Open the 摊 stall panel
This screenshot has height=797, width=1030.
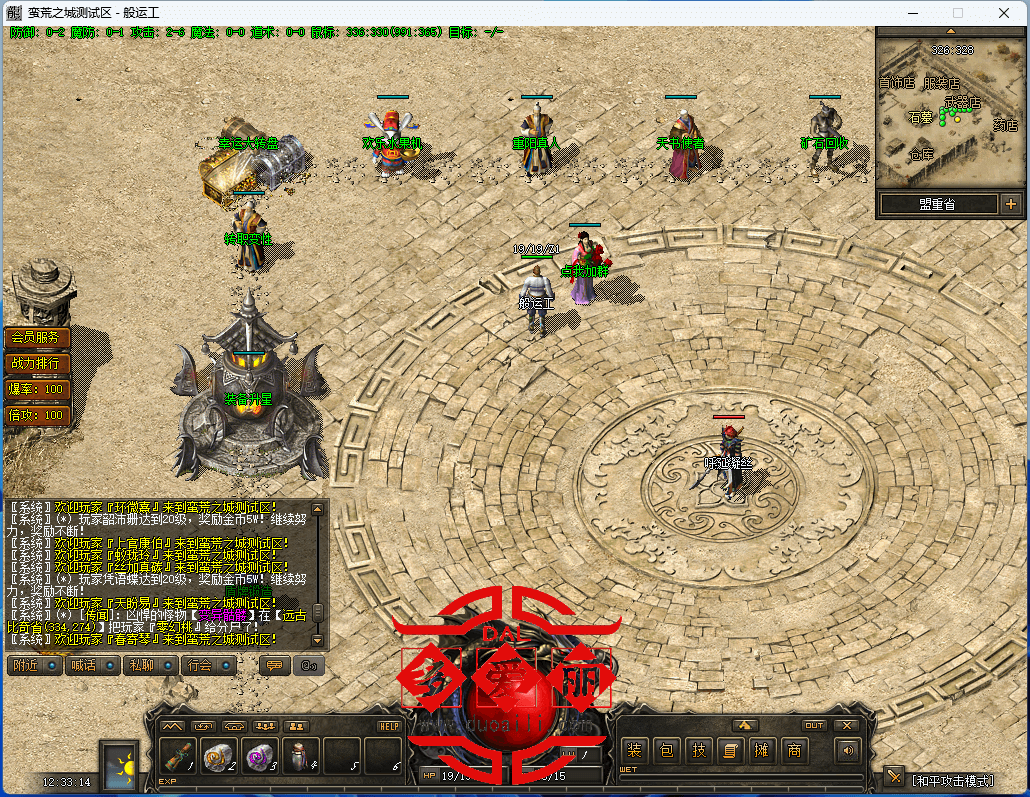pos(763,750)
